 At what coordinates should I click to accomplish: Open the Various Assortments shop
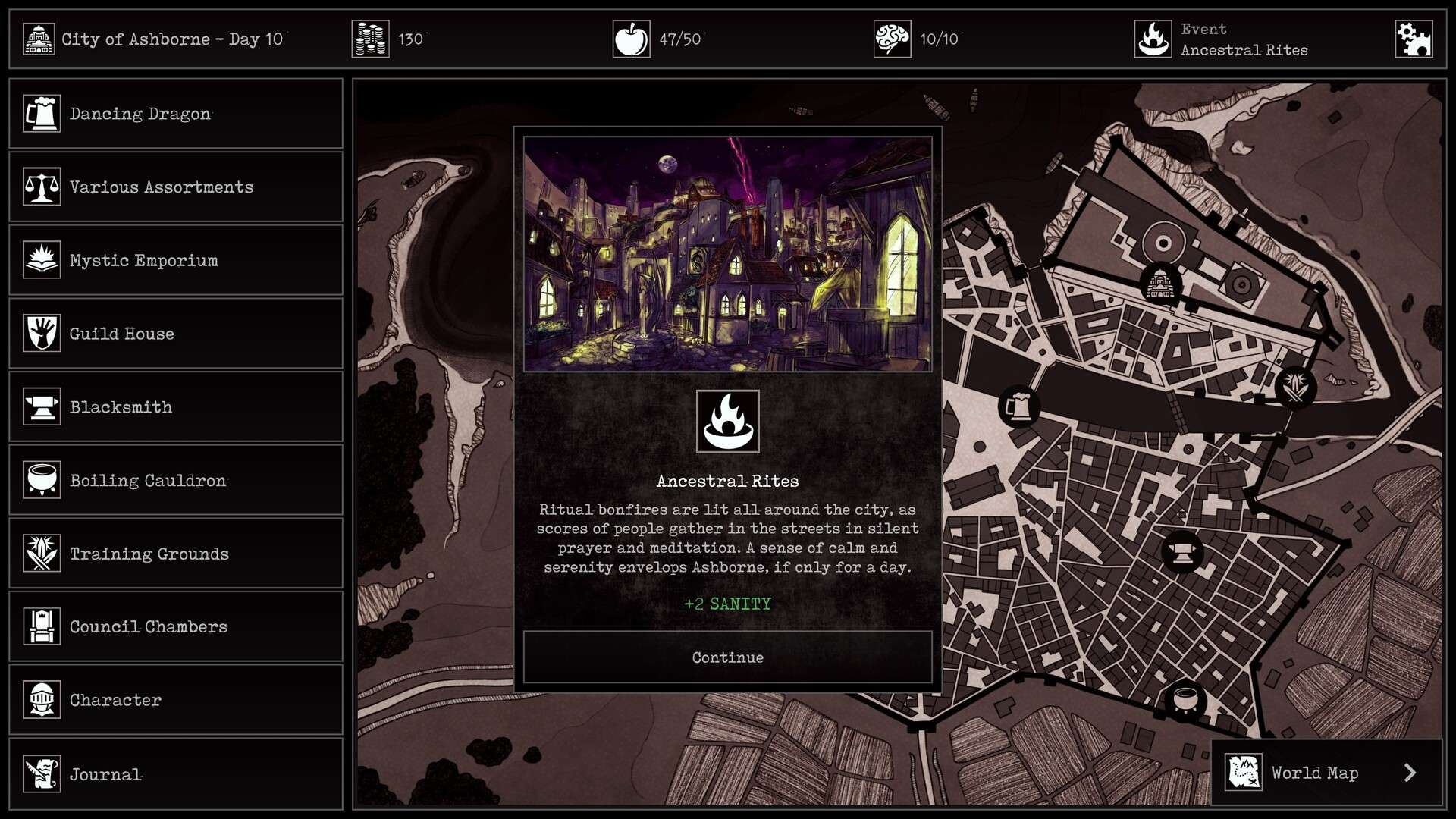176,187
